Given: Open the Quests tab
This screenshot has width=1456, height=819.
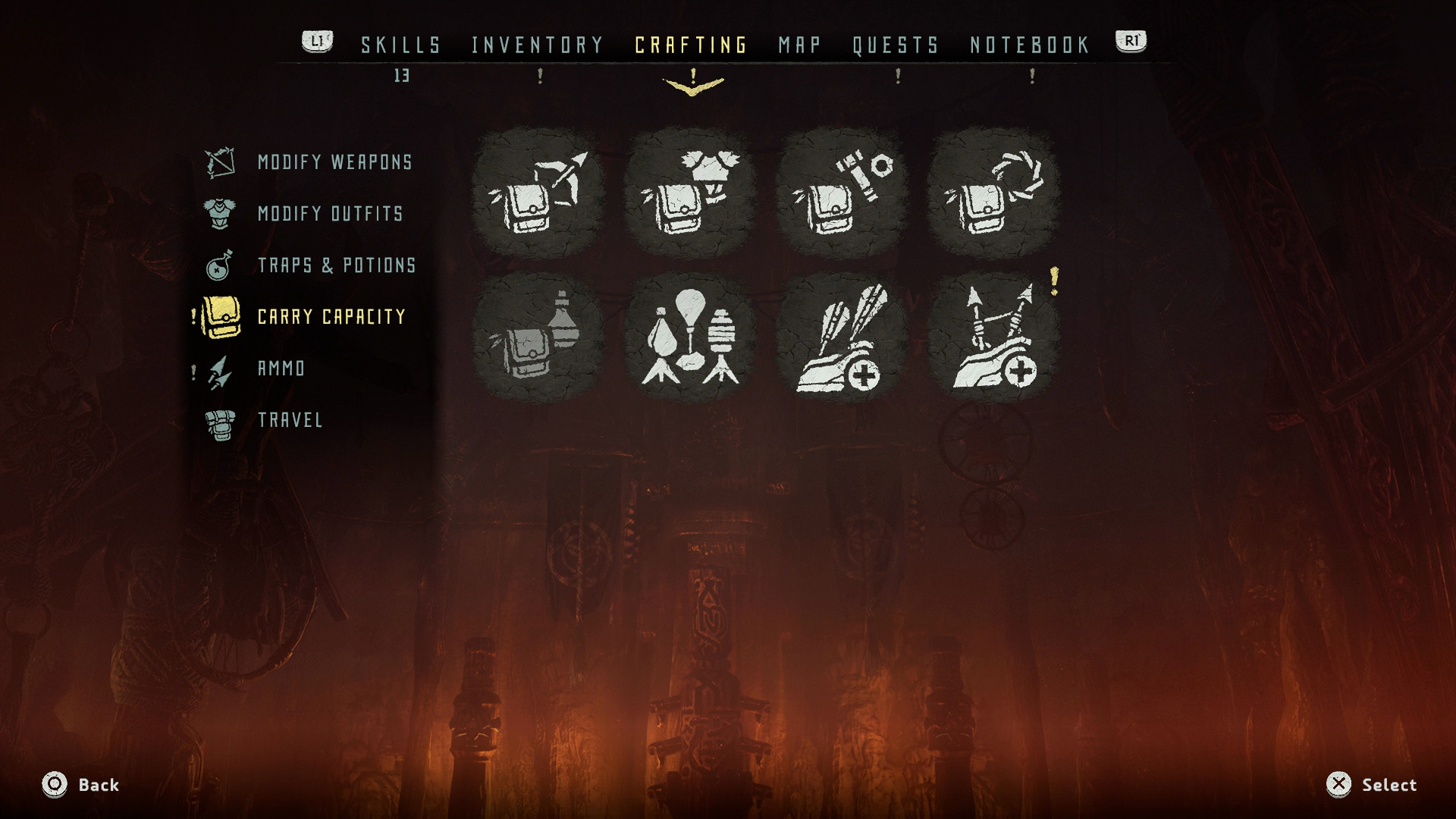Looking at the screenshot, I should click(896, 45).
